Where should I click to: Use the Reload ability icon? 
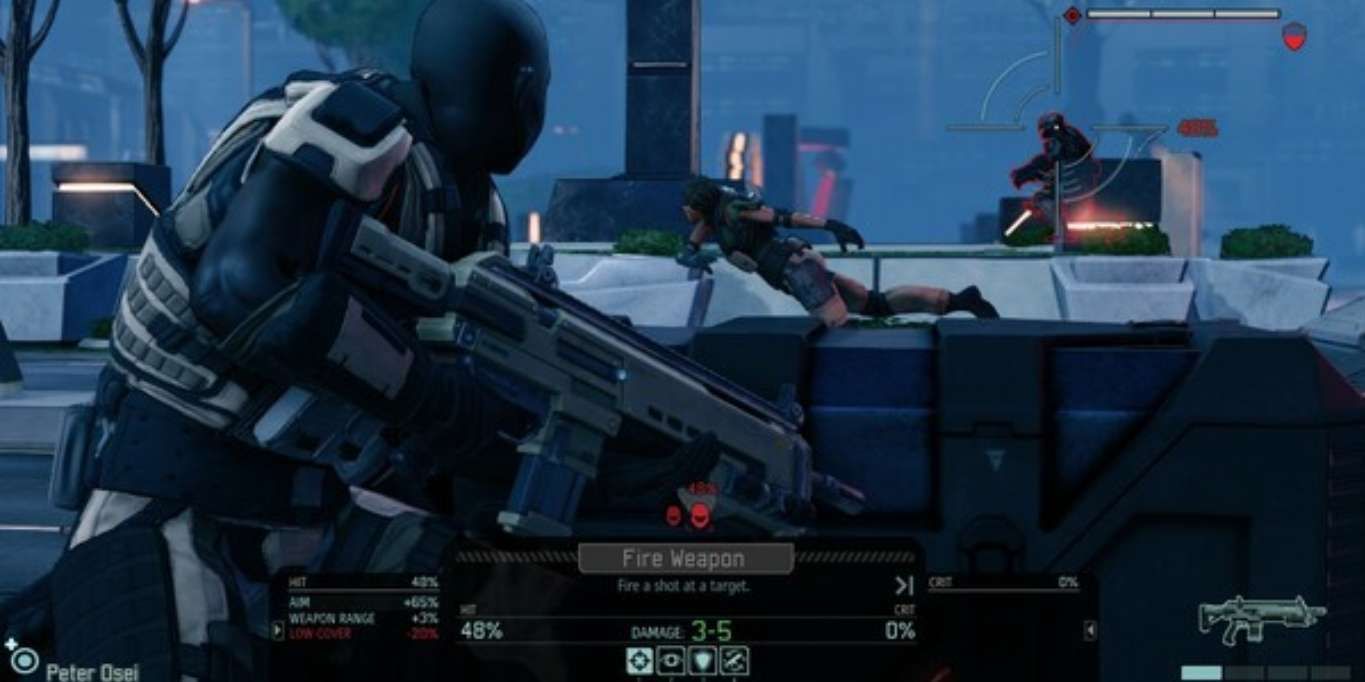(734, 660)
